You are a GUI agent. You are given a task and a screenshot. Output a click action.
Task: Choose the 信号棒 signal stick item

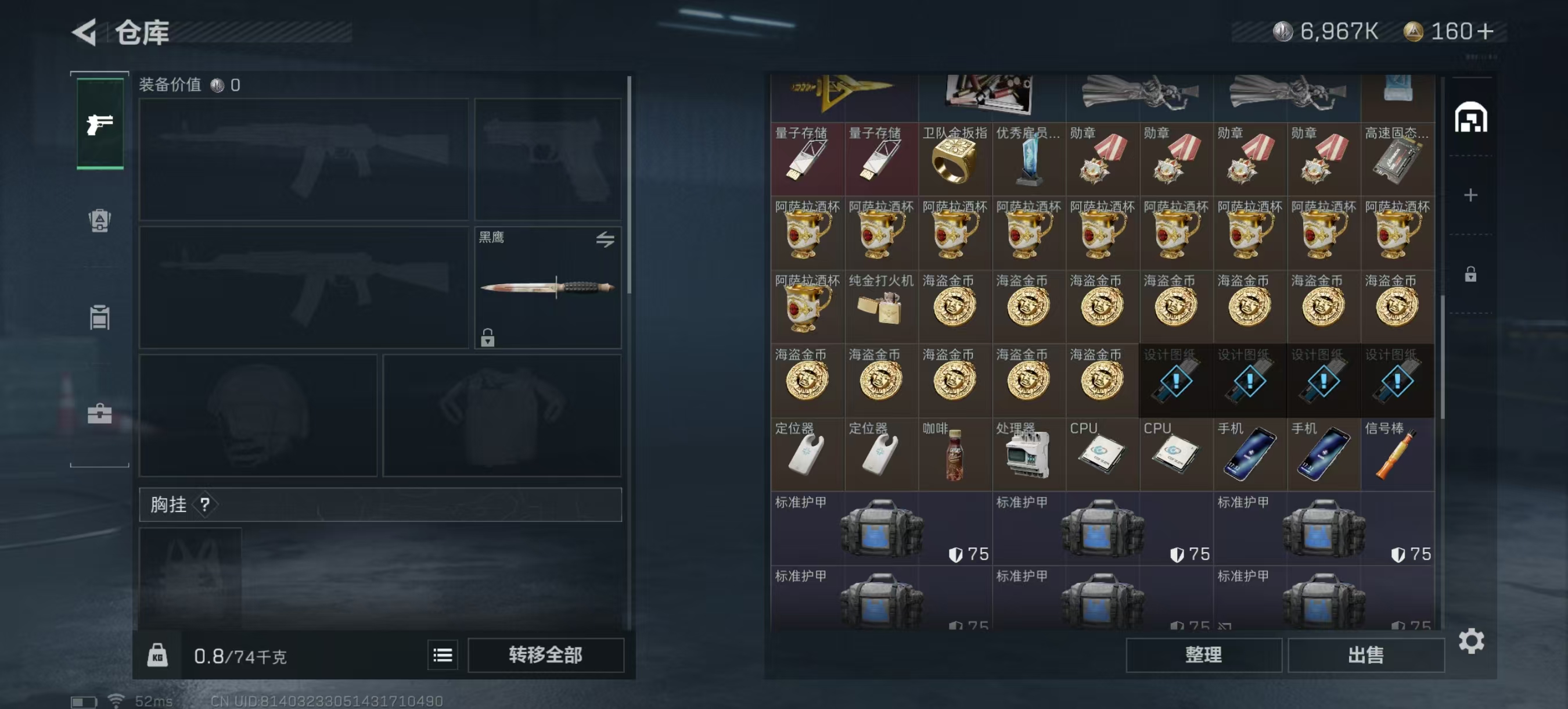[1397, 455]
